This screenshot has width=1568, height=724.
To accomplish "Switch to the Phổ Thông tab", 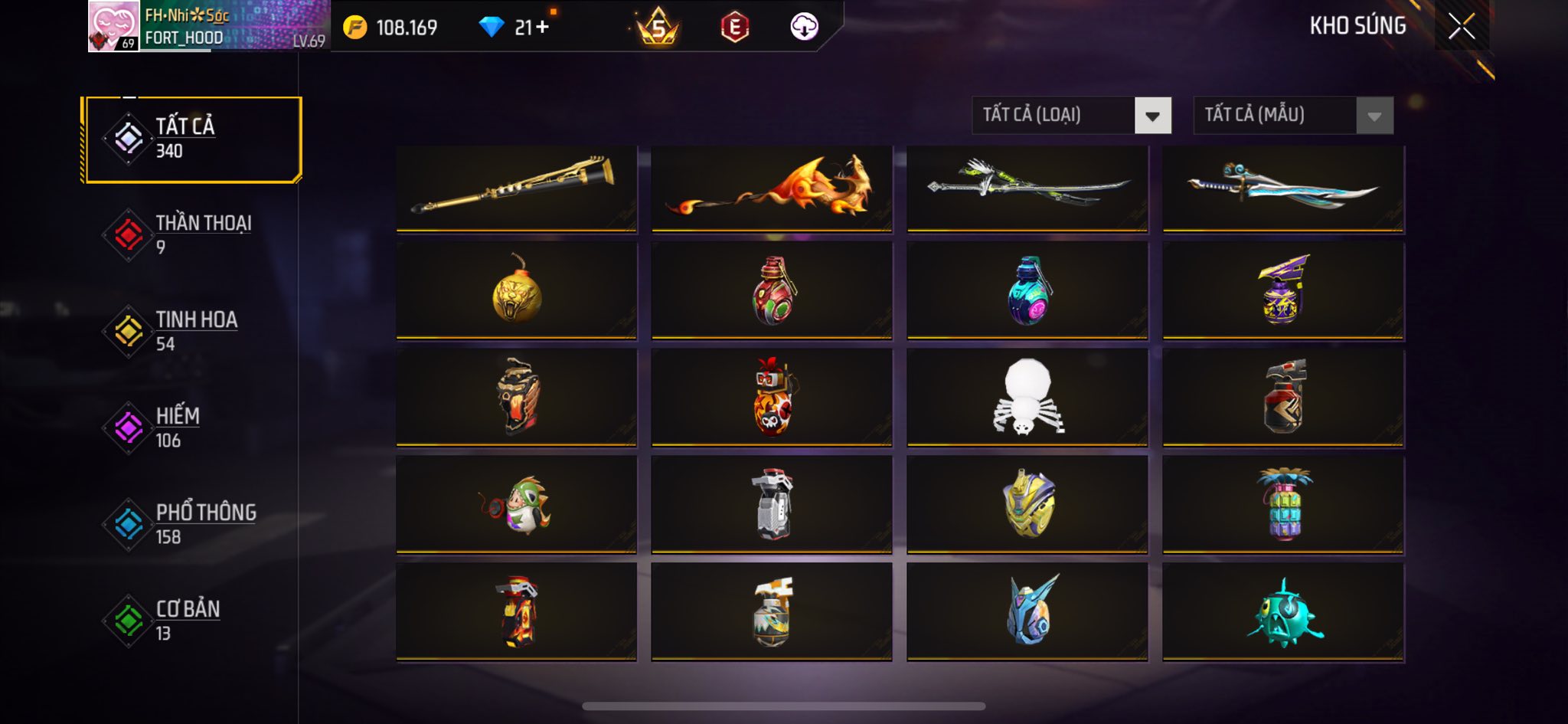I will [191, 524].
